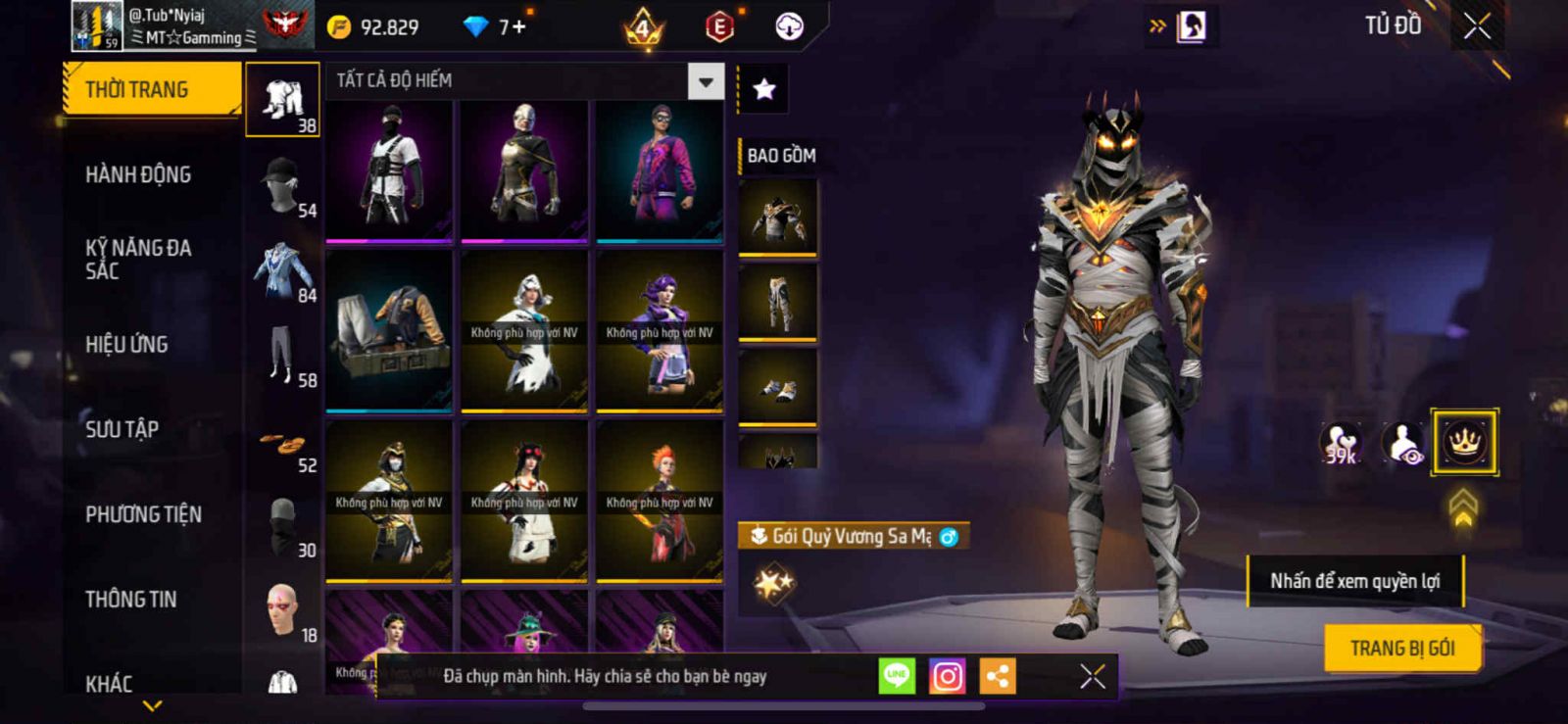The image size is (1568, 724).
Task: Open the SƯU TẬP section
Action: coord(122,429)
